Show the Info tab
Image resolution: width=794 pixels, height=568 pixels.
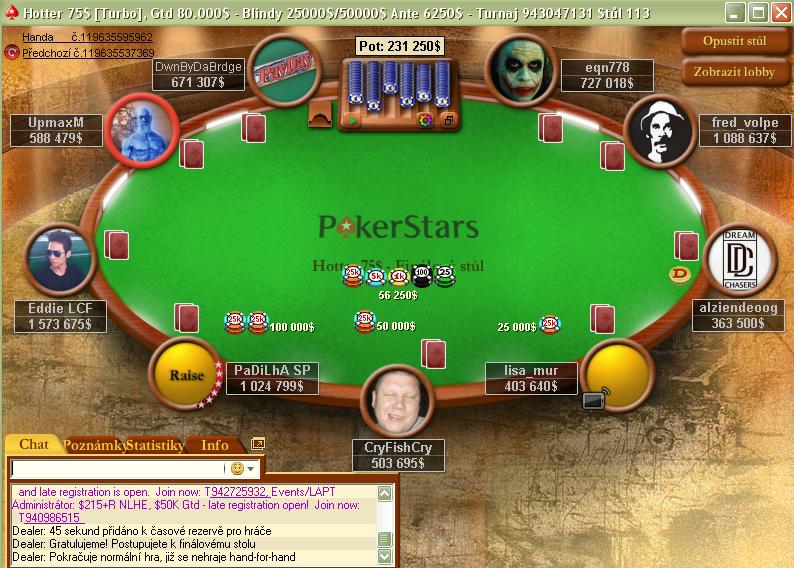click(215, 445)
